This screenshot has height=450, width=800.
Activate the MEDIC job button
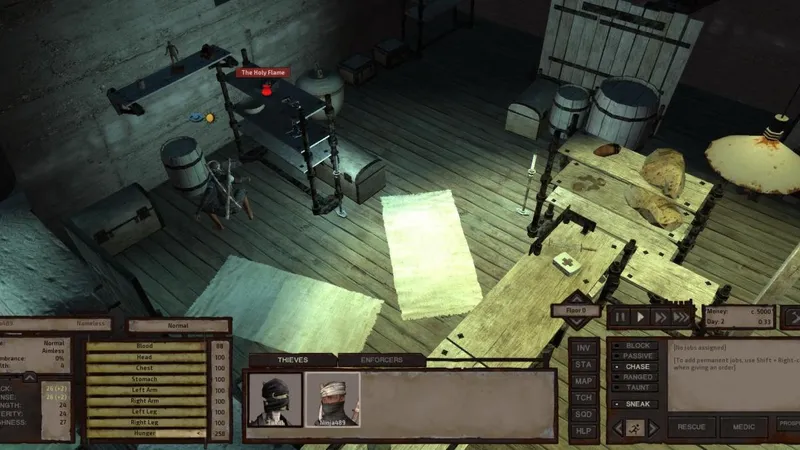click(x=744, y=427)
